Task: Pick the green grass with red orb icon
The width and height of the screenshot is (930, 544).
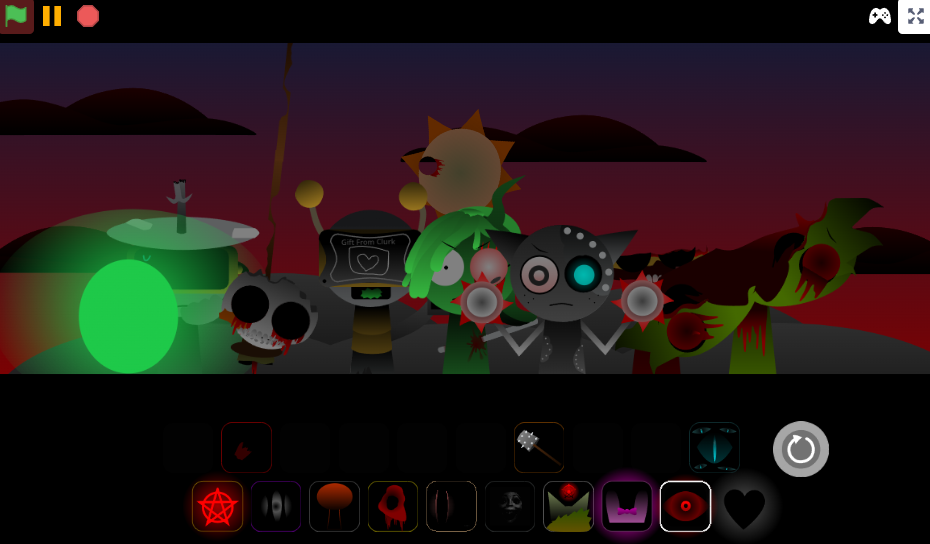Action: (568, 506)
